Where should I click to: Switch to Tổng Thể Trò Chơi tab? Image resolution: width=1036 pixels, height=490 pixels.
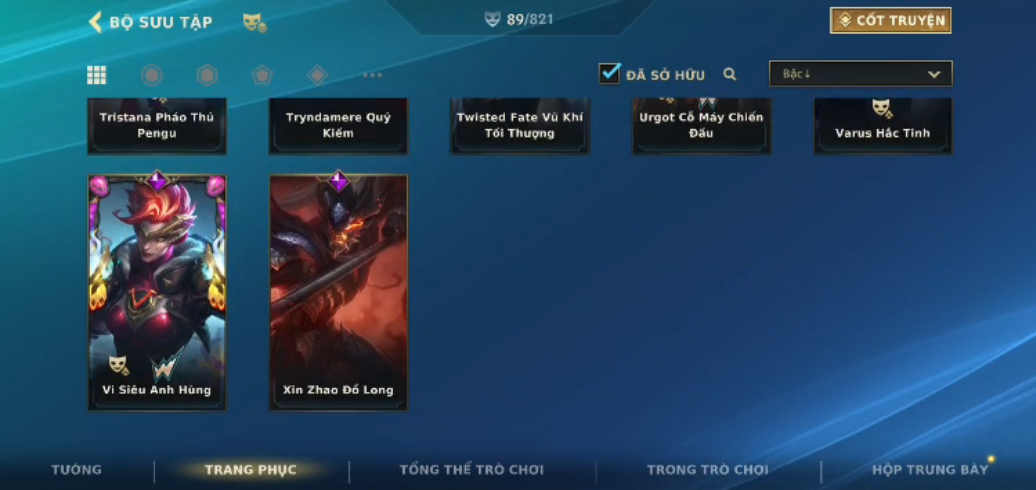[471, 470]
